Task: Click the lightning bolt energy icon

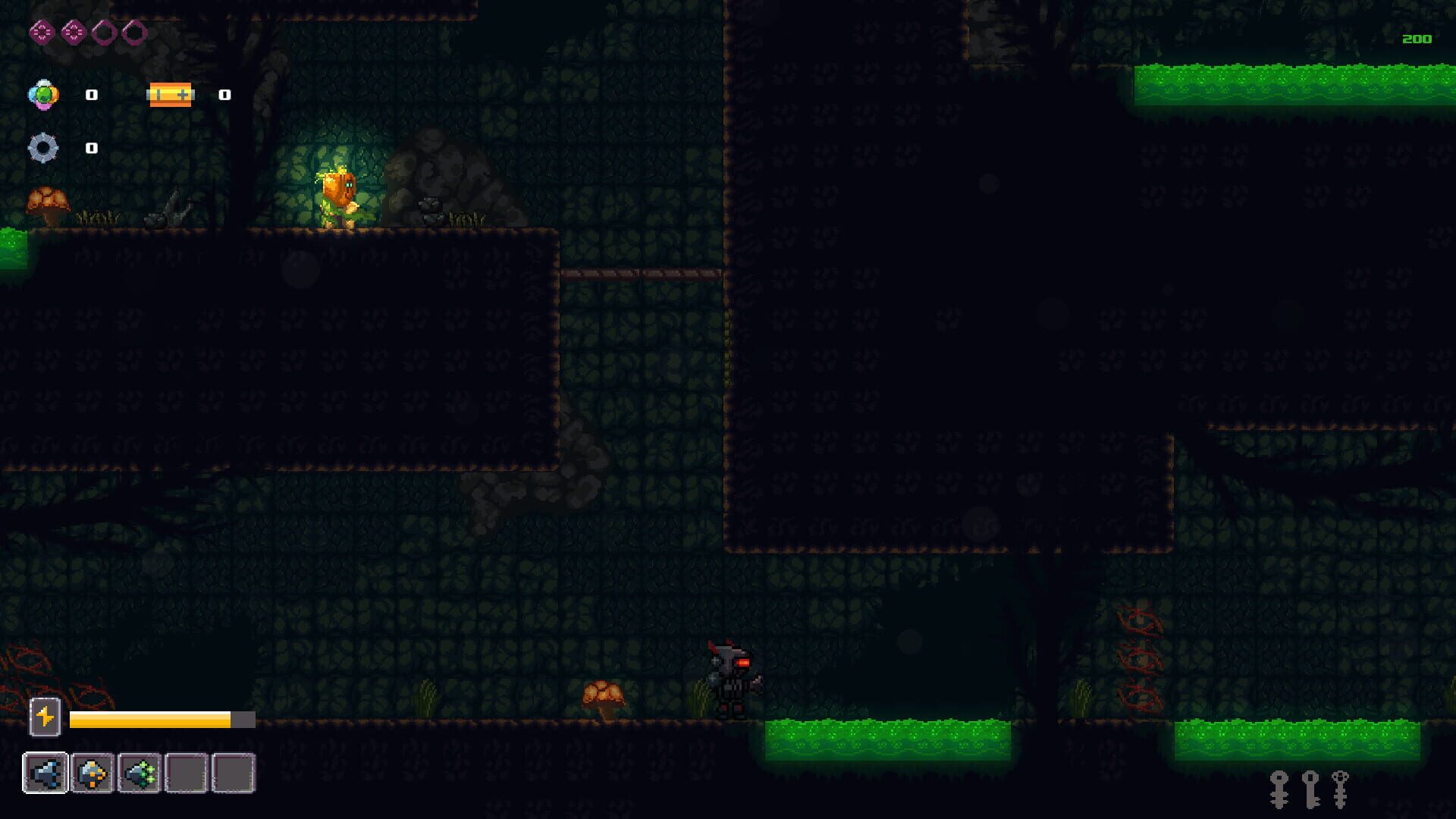Action: tap(44, 717)
